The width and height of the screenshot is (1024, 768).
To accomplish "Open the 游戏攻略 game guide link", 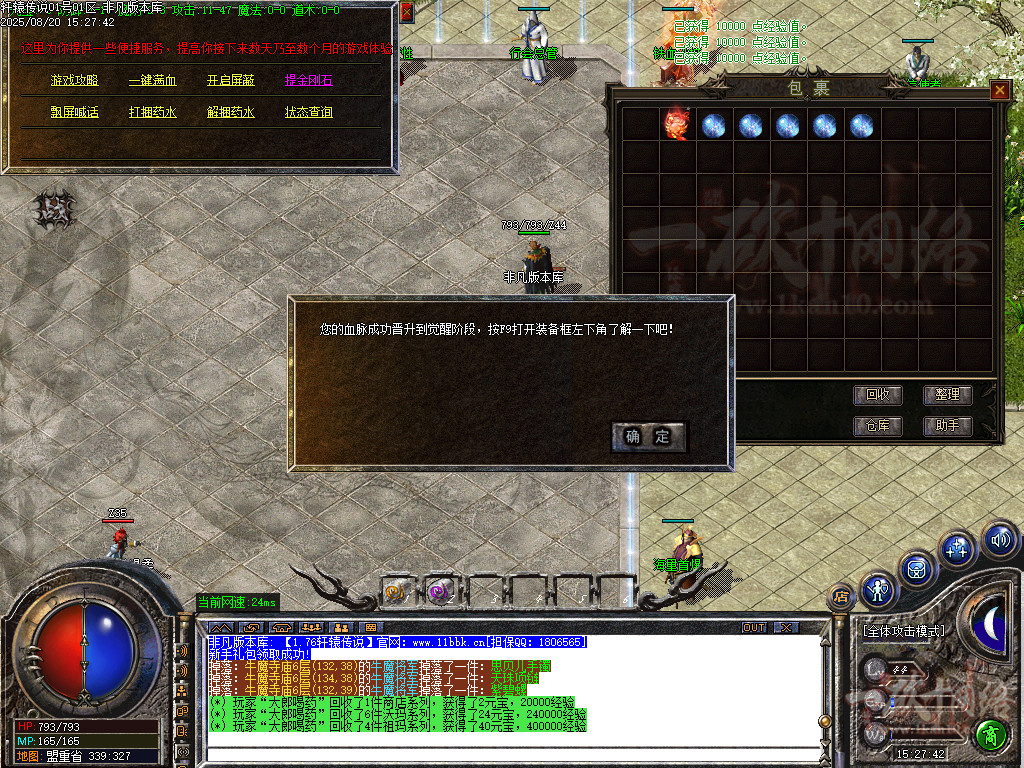I will [x=75, y=81].
